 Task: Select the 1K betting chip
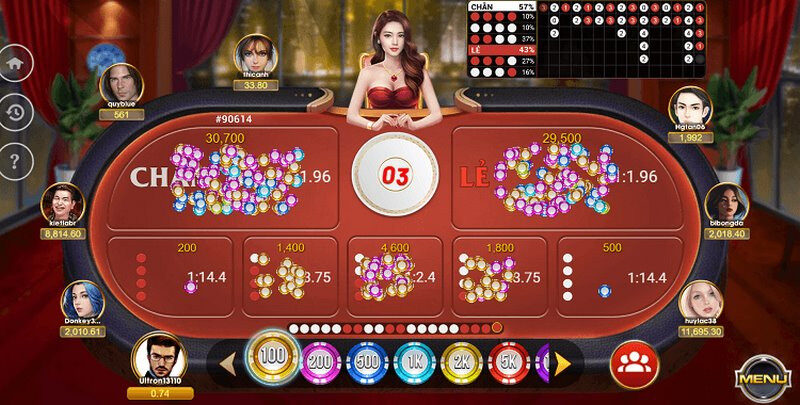coord(413,361)
